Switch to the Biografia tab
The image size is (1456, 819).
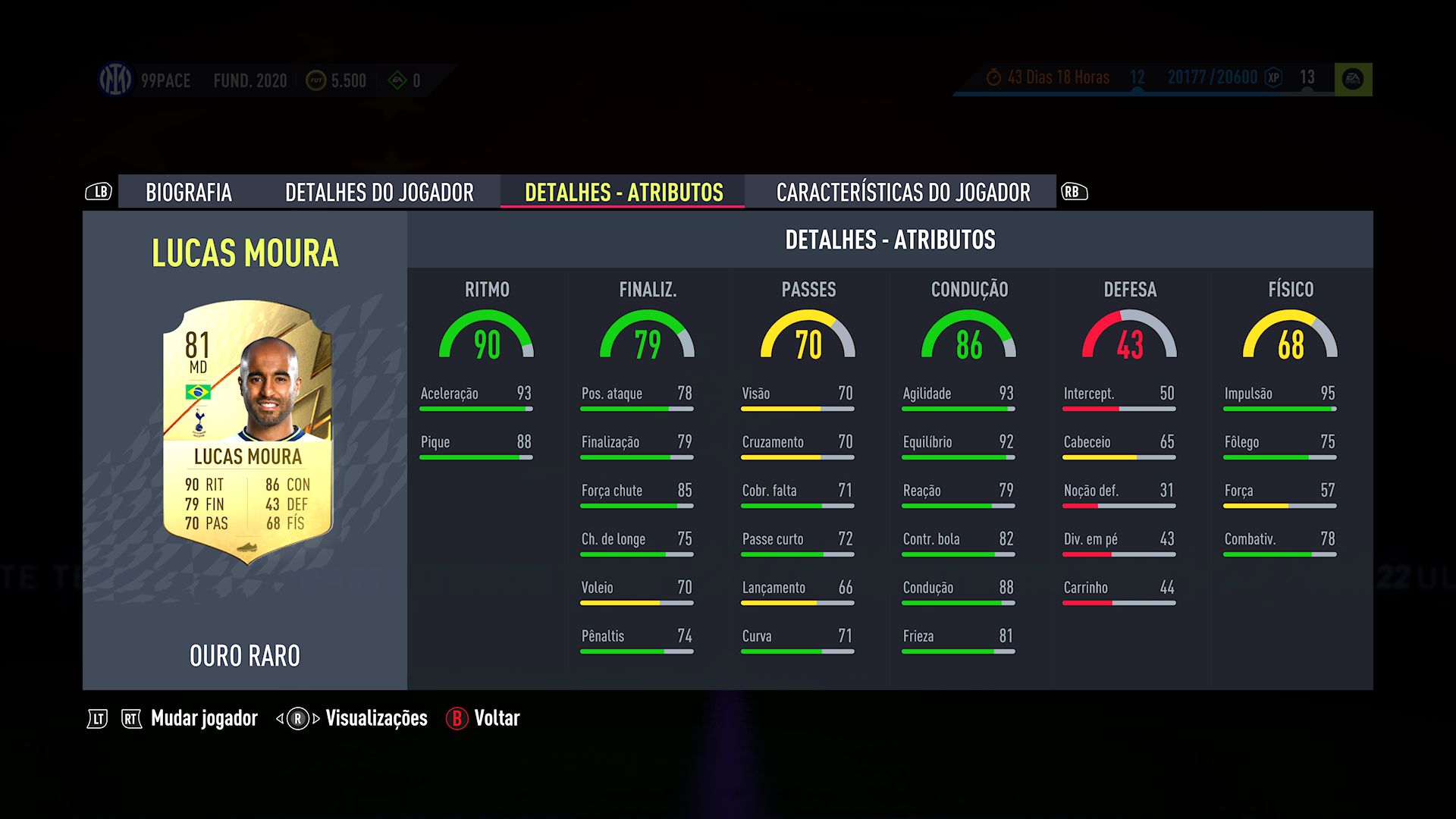click(190, 193)
